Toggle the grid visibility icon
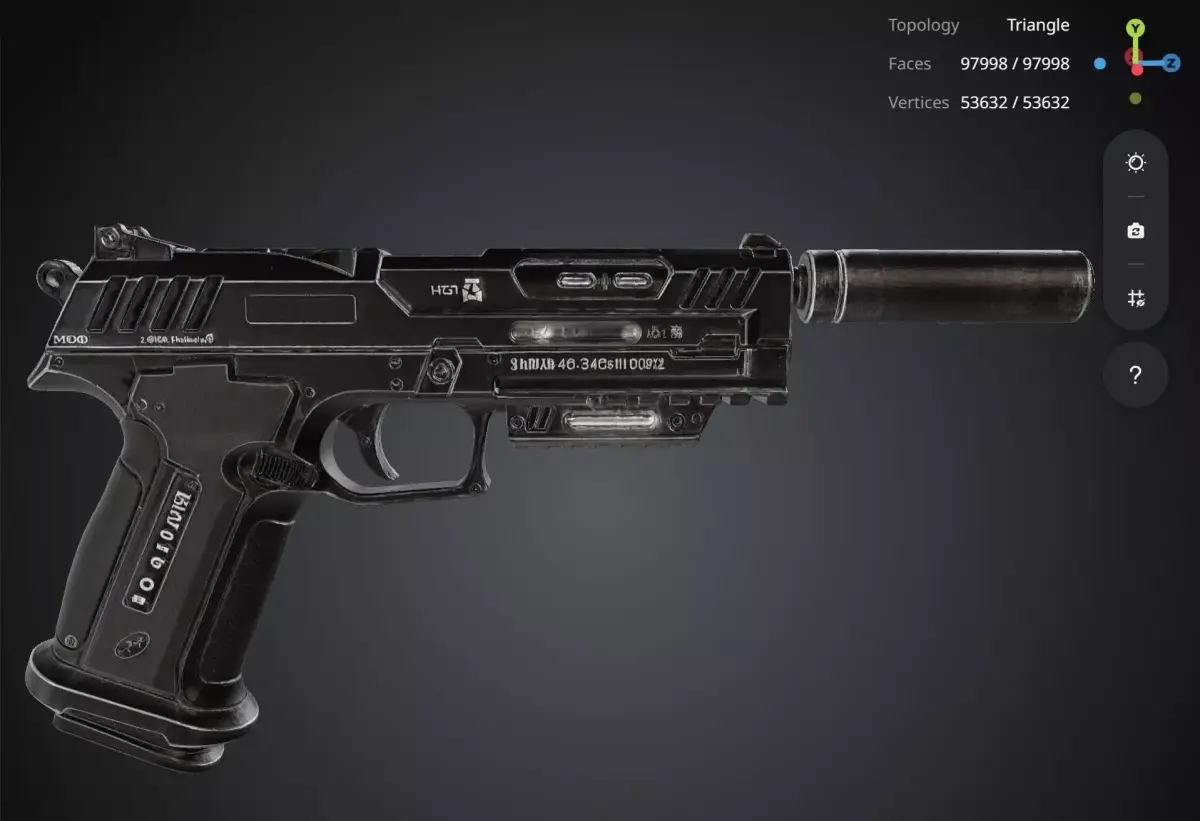Viewport: 1200px width, 821px height. click(x=1135, y=298)
